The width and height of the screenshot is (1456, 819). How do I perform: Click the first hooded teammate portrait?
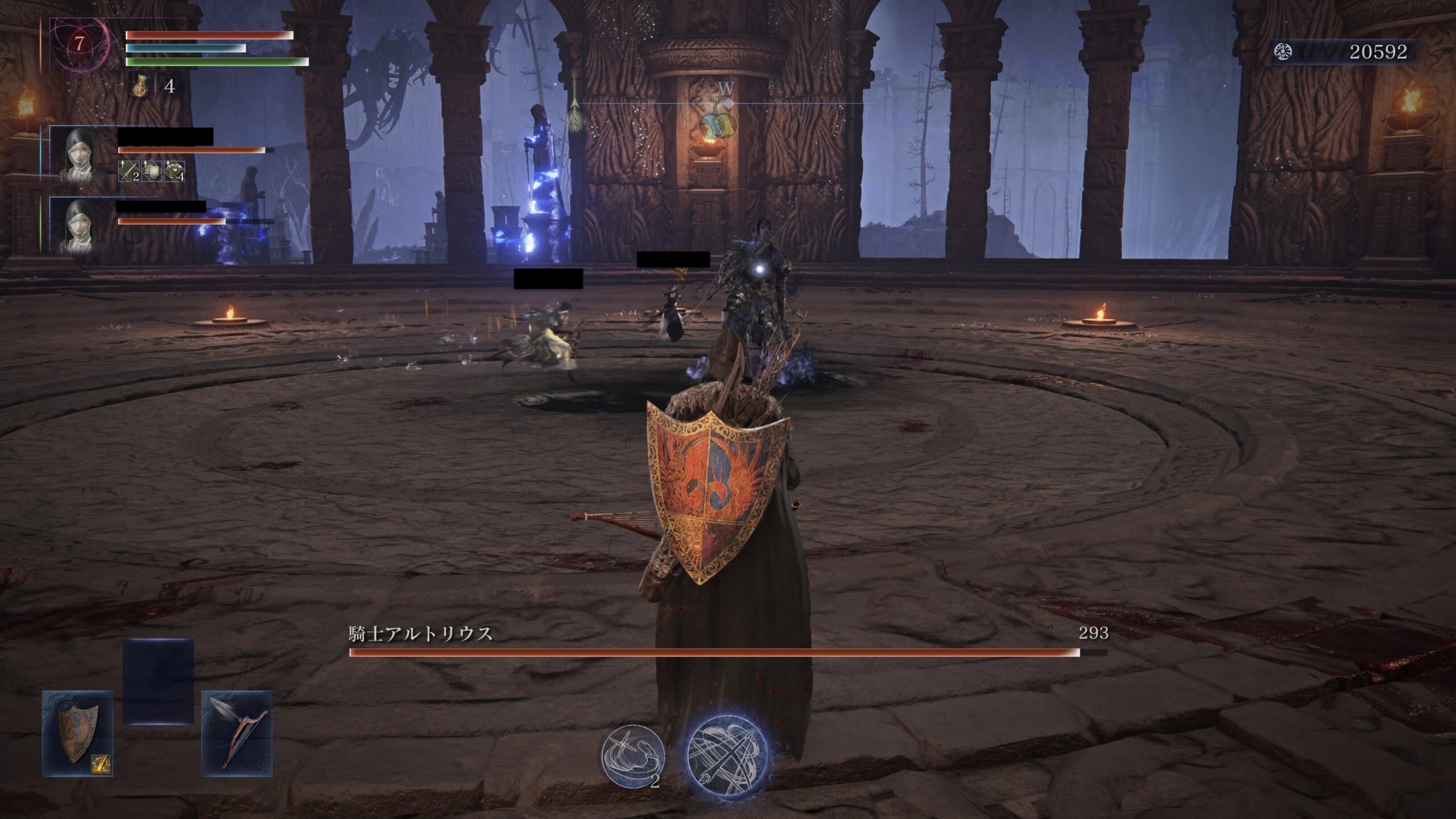pyautogui.click(x=79, y=153)
